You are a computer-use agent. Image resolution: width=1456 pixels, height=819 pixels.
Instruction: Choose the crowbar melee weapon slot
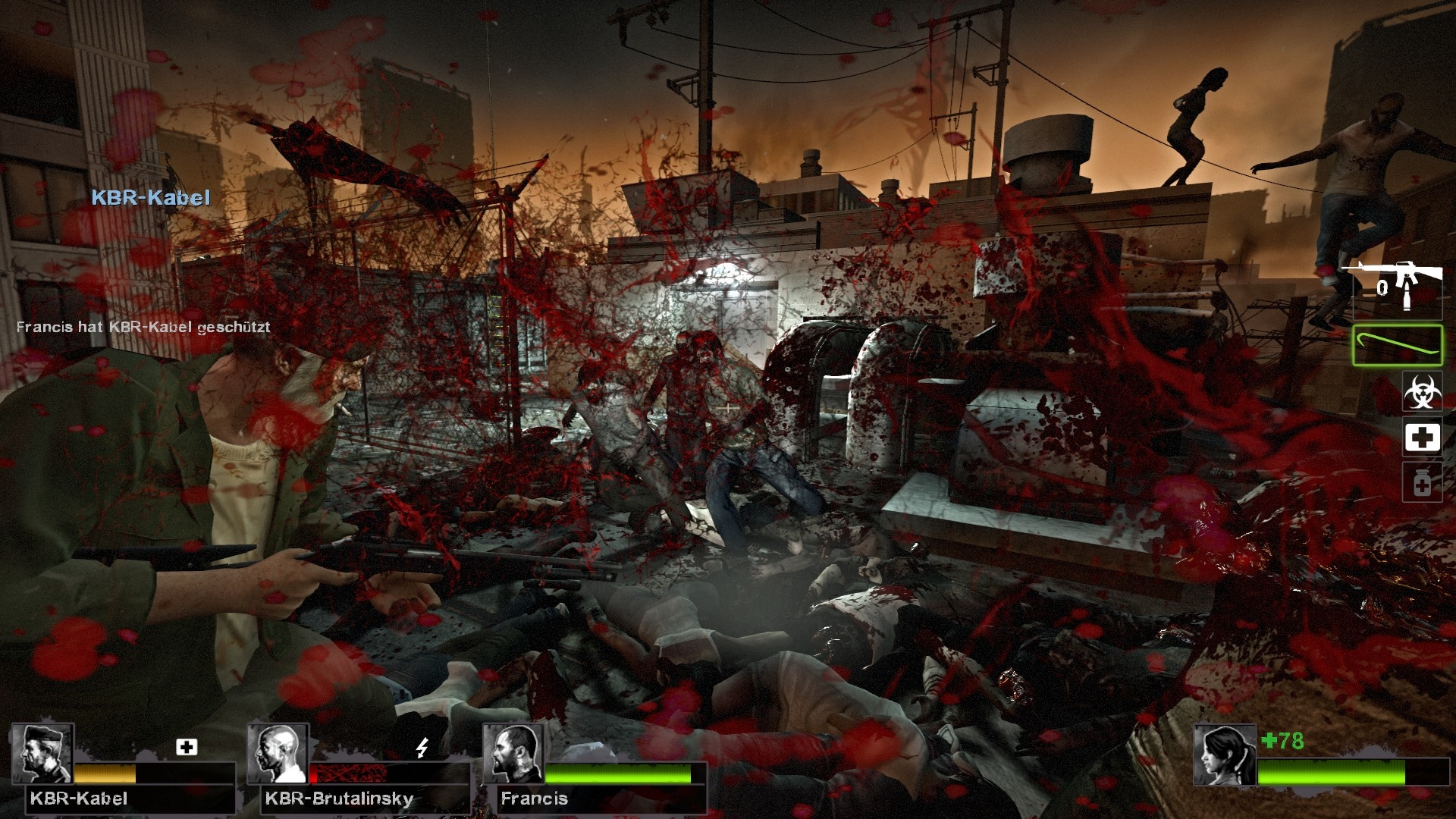point(1397,345)
